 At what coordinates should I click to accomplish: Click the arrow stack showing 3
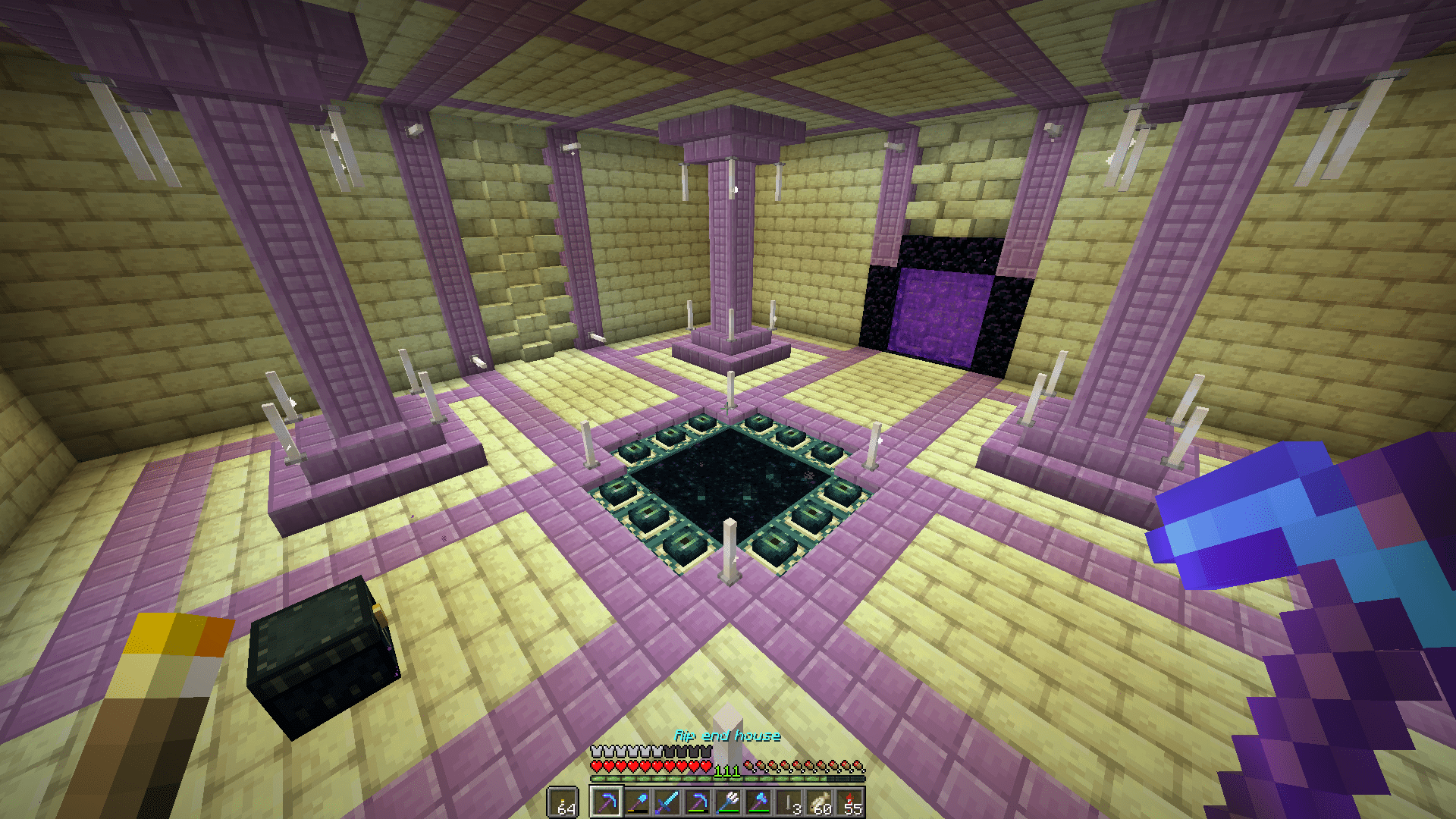coord(787,802)
